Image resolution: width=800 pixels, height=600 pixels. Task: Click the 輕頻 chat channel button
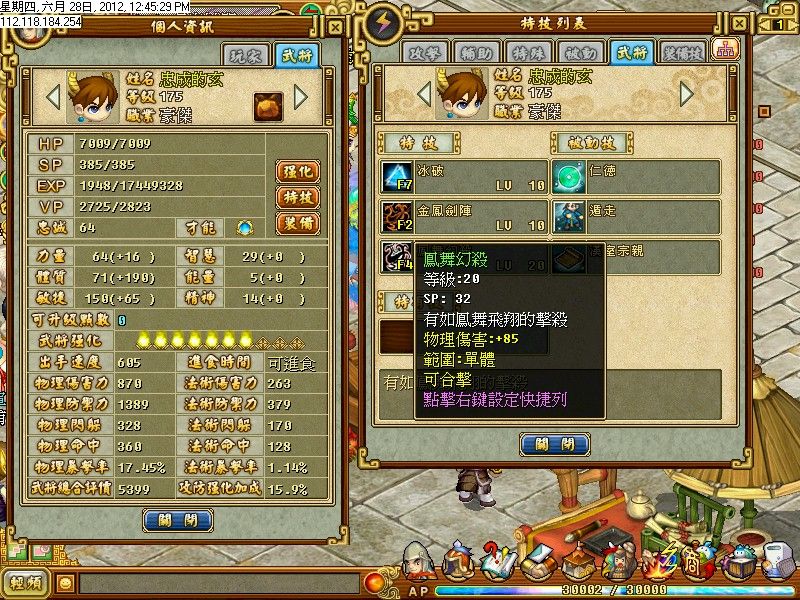26,583
